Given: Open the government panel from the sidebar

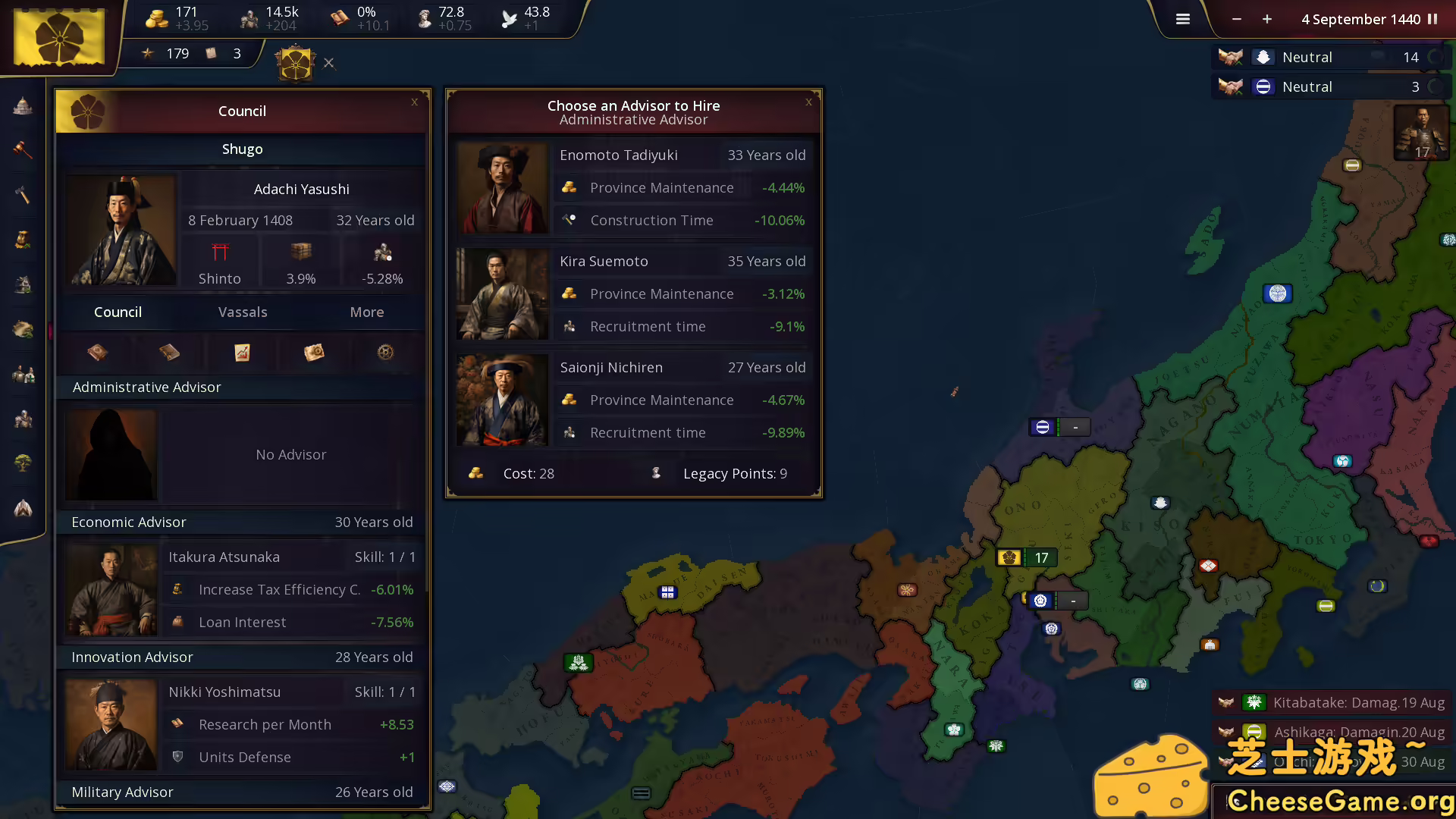Looking at the screenshot, I should (22, 106).
